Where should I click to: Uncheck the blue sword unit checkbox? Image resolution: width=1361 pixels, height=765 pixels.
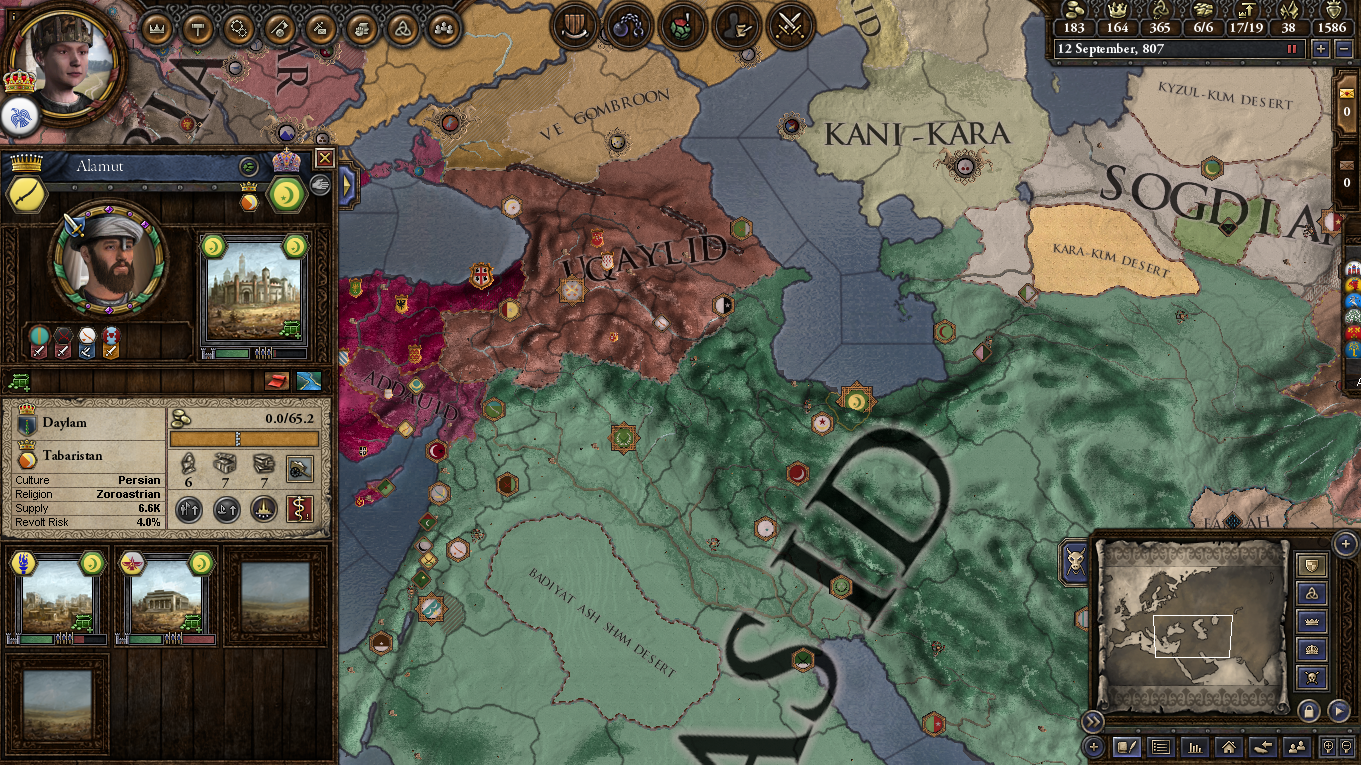tap(86, 351)
